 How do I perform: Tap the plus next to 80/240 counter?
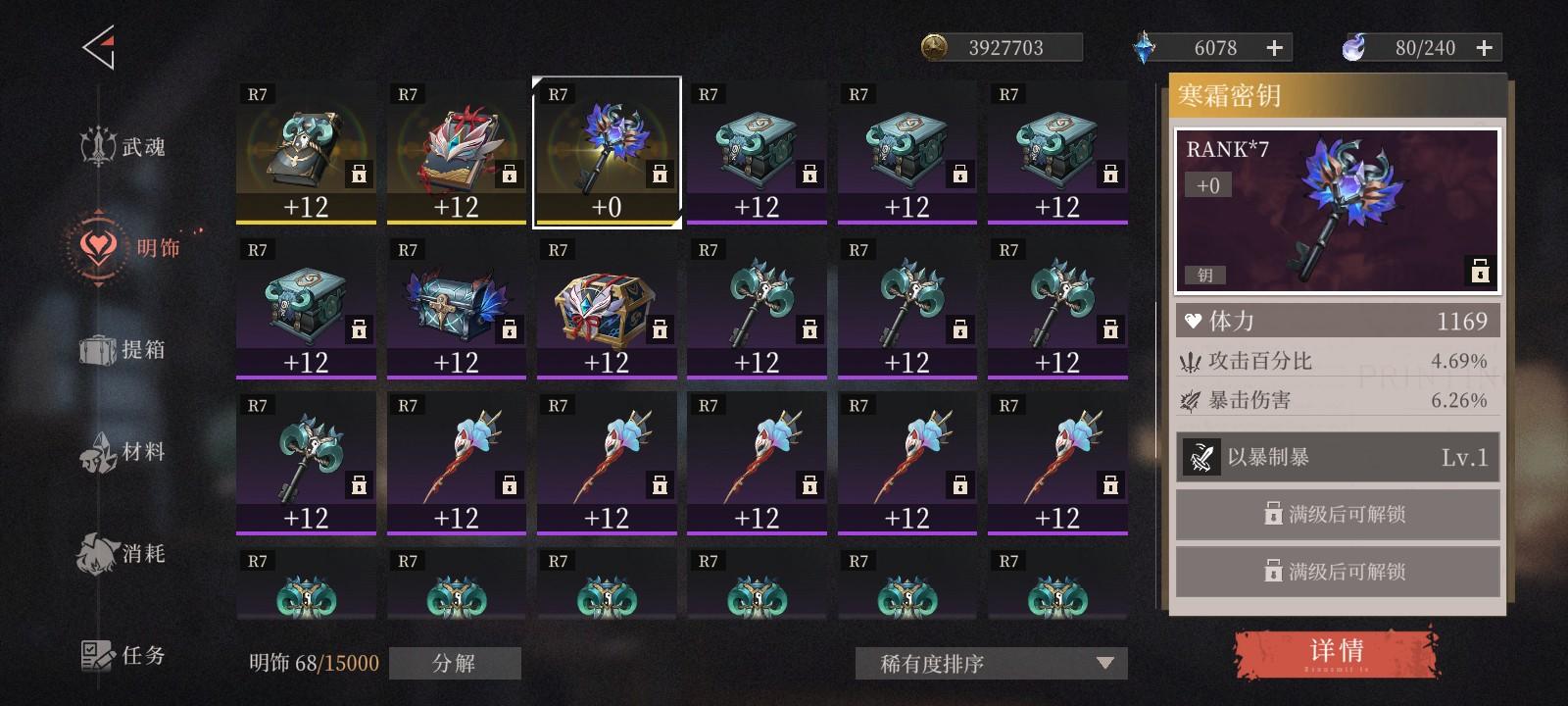tap(1483, 45)
